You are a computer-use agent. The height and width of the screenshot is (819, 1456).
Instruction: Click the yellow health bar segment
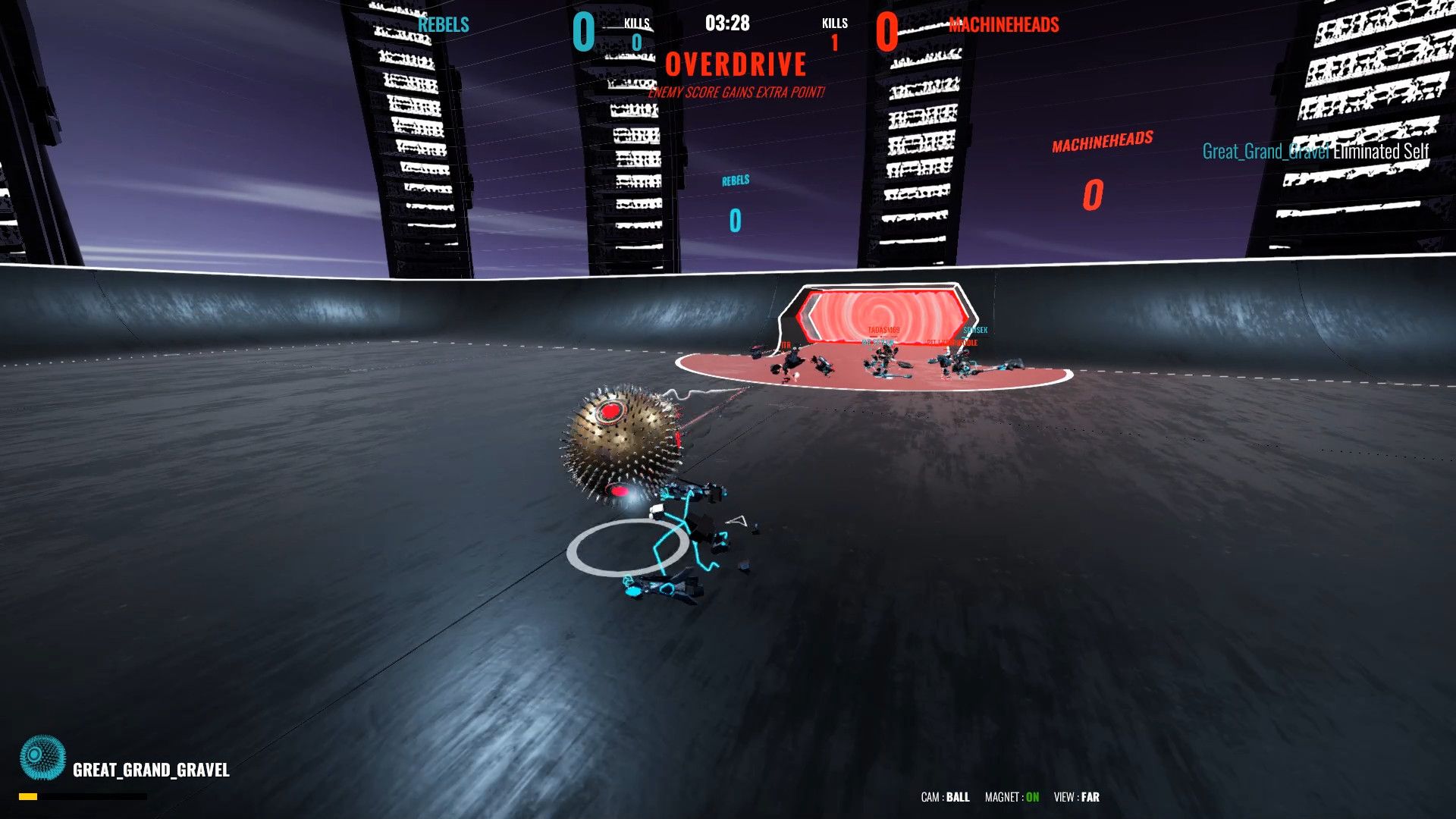click(x=29, y=795)
